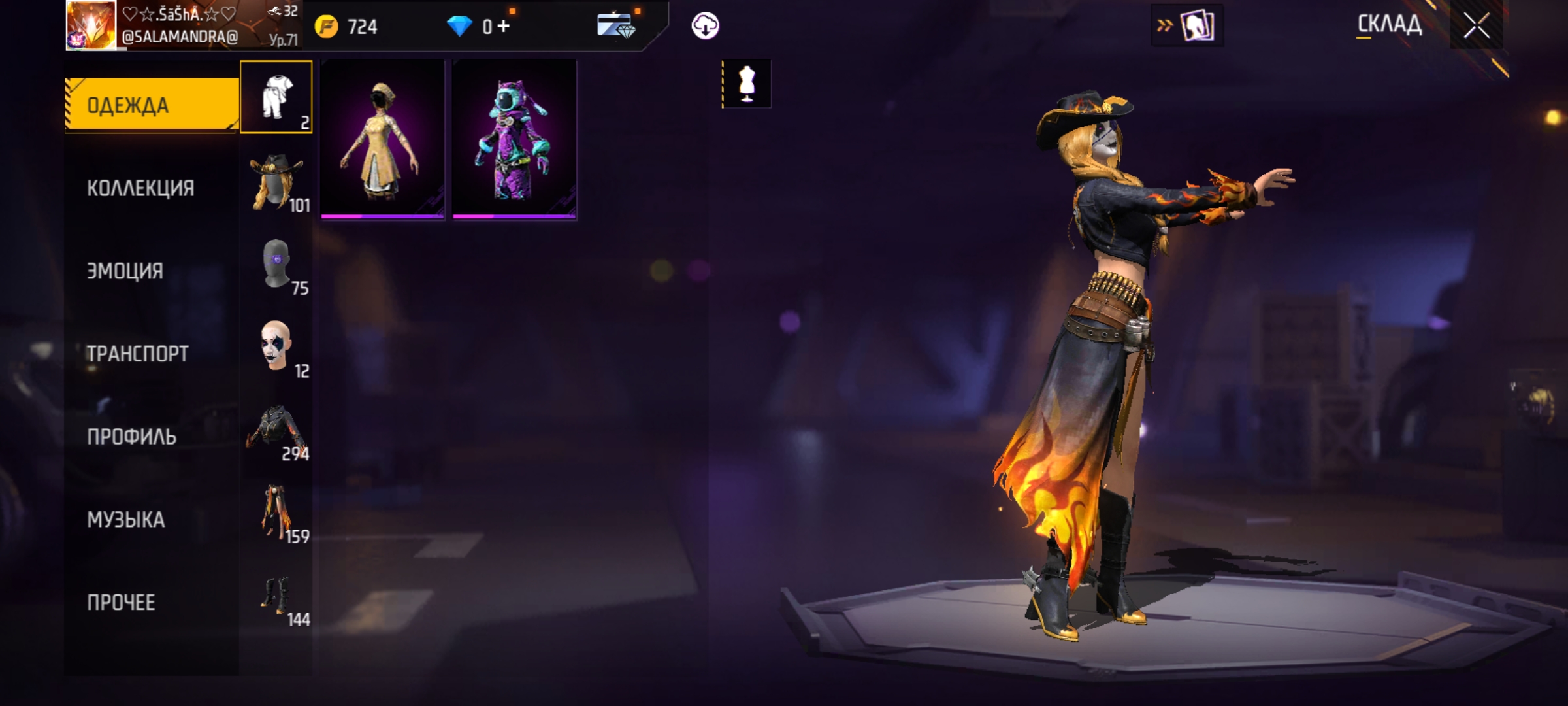Choose the black jacket tops category
This screenshot has height=706, width=1568.
(x=276, y=430)
